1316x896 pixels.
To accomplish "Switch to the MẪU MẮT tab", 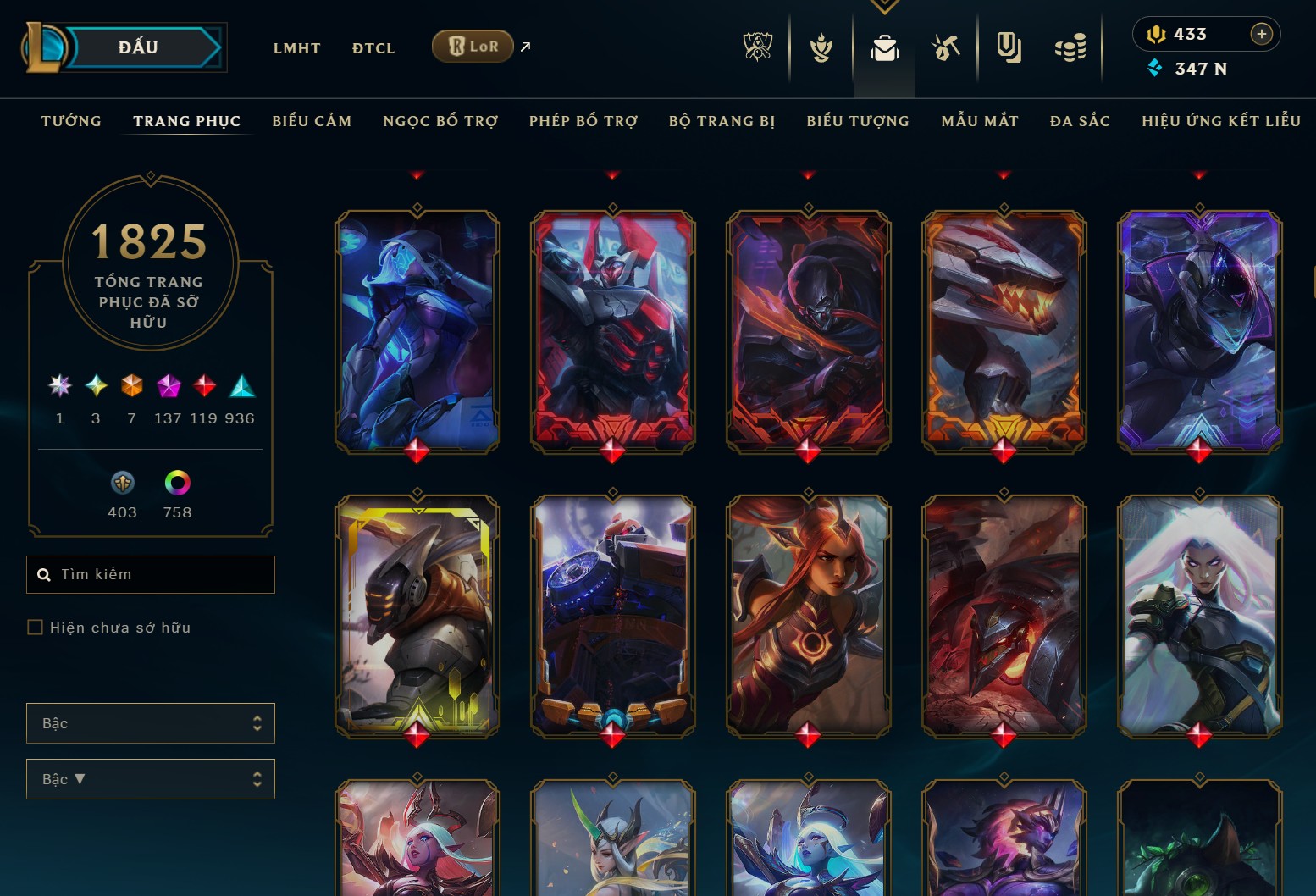I will click(x=980, y=121).
